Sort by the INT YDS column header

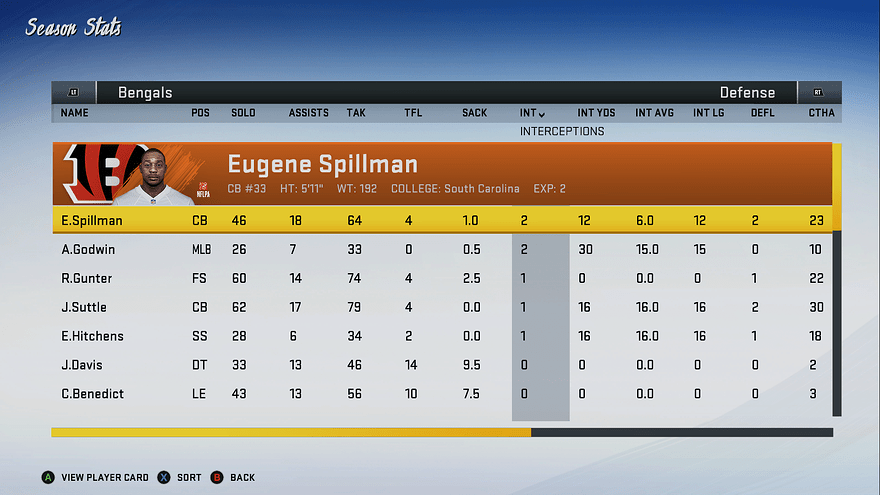coord(596,113)
